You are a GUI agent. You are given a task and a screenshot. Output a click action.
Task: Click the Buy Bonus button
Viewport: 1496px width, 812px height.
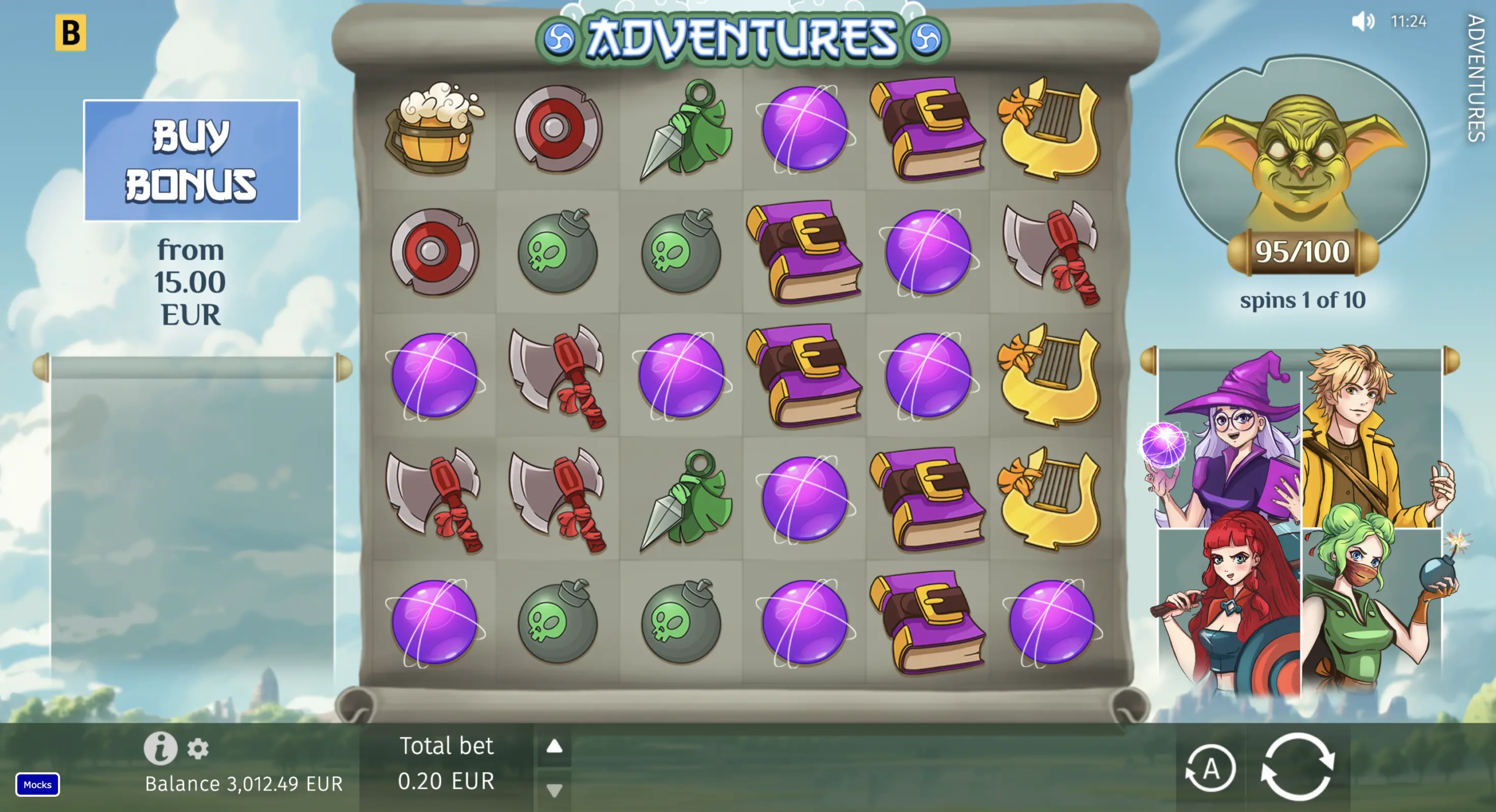(191, 161)
